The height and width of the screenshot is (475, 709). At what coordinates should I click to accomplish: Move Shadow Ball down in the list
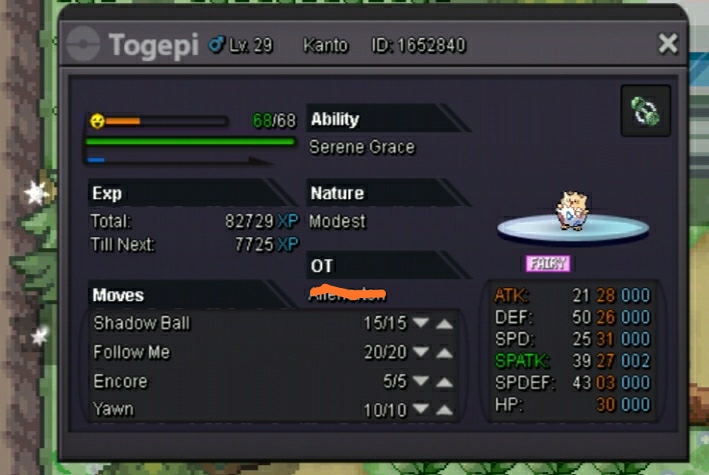point(421,323)
